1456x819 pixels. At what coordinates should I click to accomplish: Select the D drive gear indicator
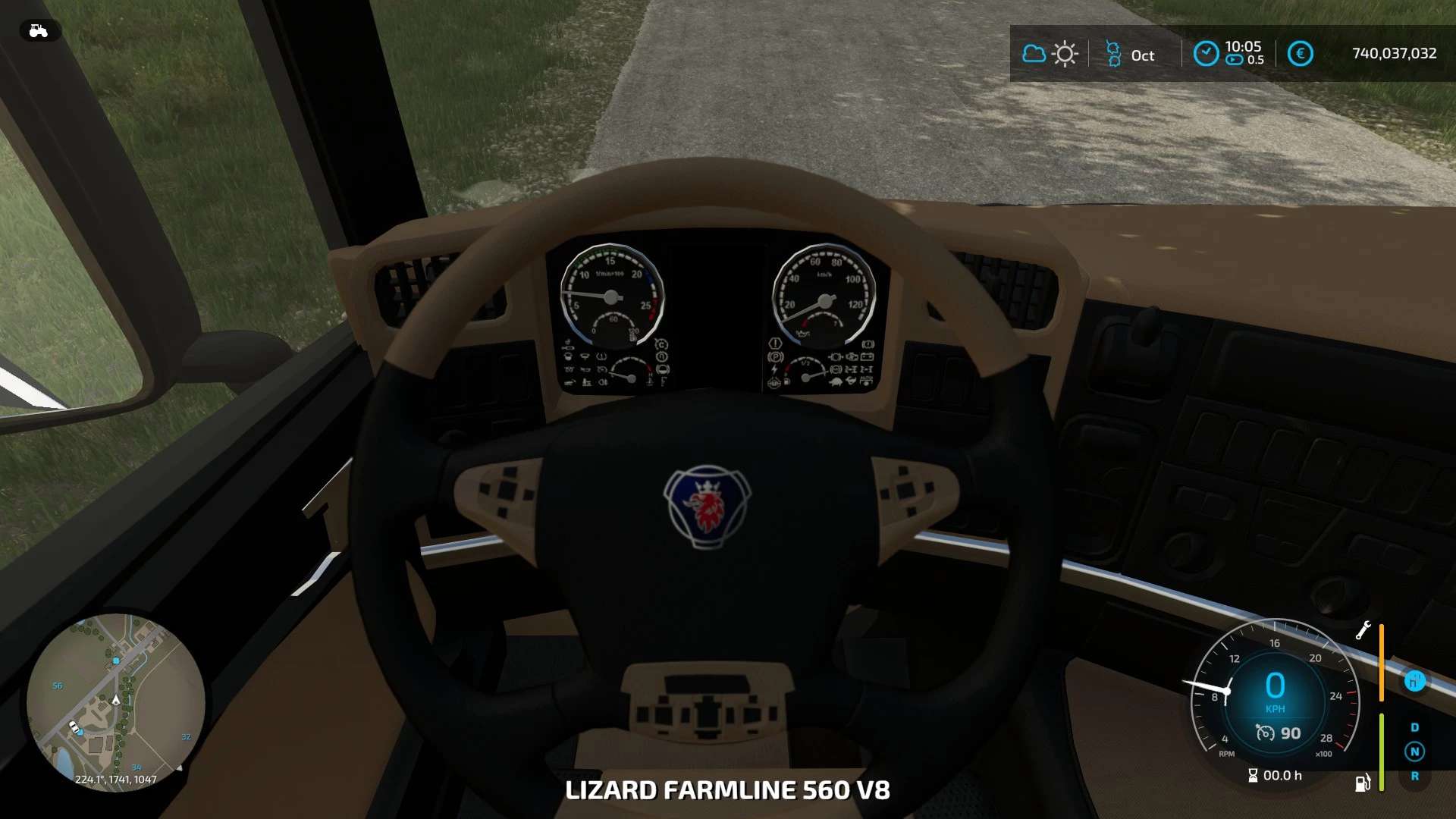[x=1414, y=727]
